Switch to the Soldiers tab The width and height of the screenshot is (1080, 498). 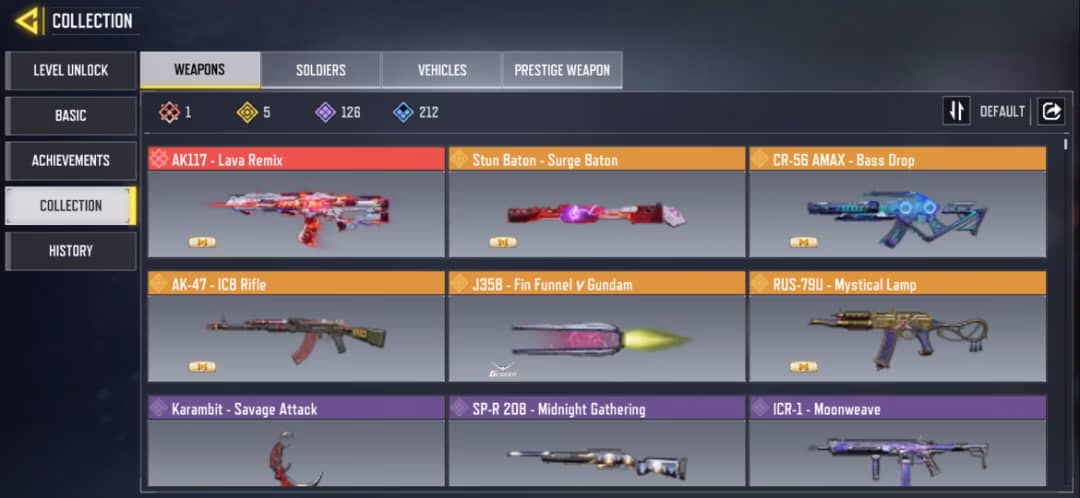pyautogui.click(x=321, y=70)
